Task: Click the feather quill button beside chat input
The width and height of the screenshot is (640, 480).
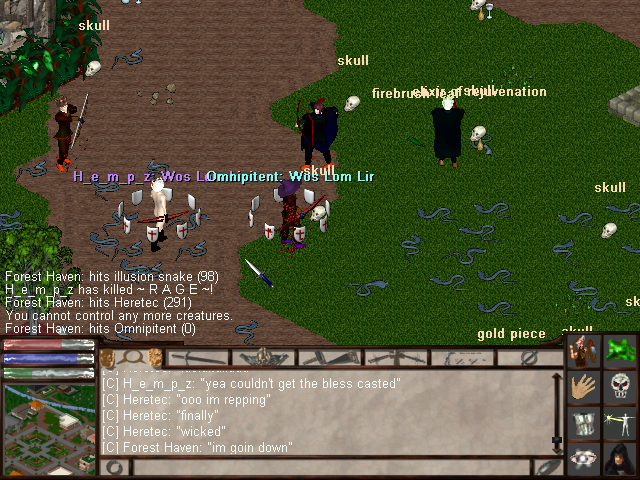Action: click(x=546, y=467)
